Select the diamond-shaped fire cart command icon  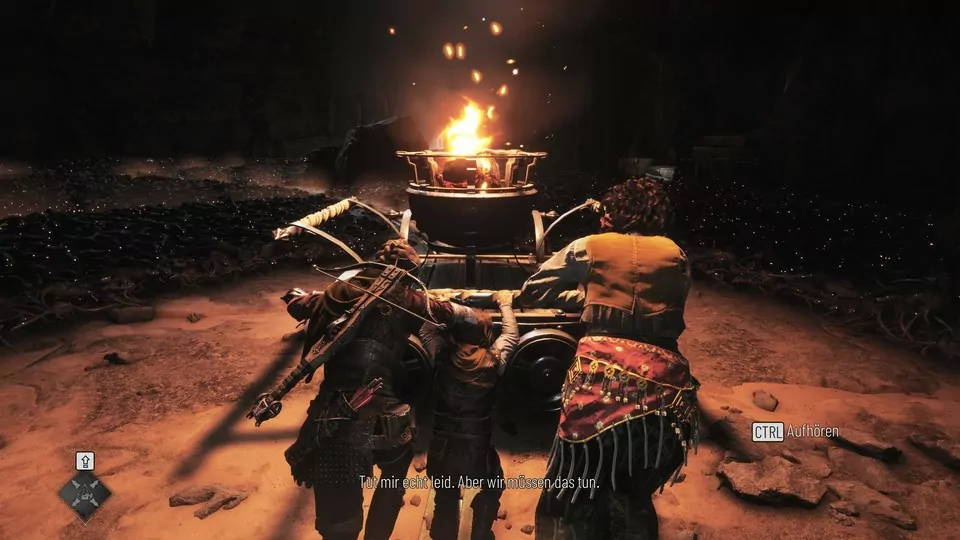(x=84, y=495)
